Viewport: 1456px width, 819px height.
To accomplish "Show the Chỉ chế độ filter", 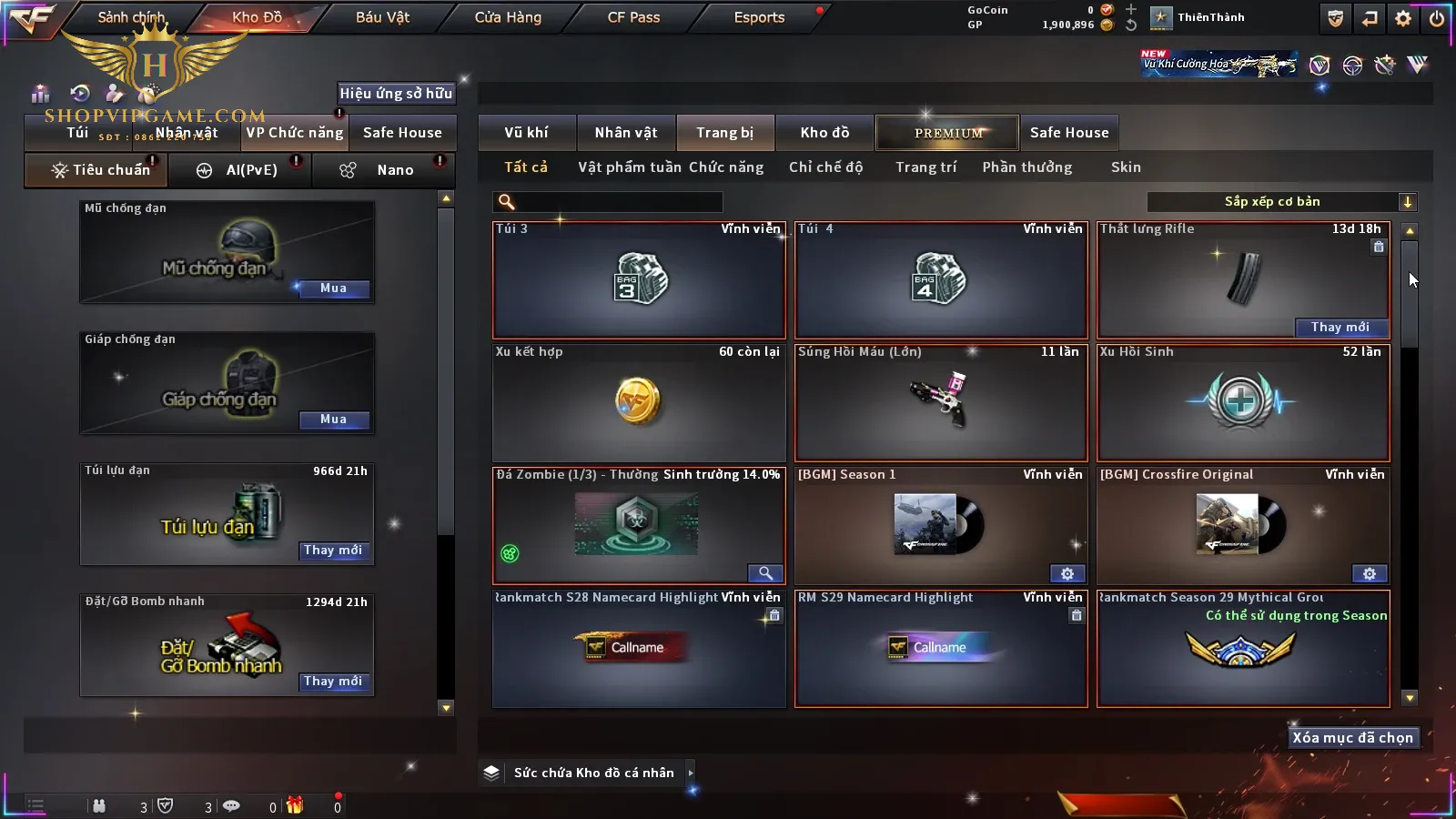I will pos(825,167).
